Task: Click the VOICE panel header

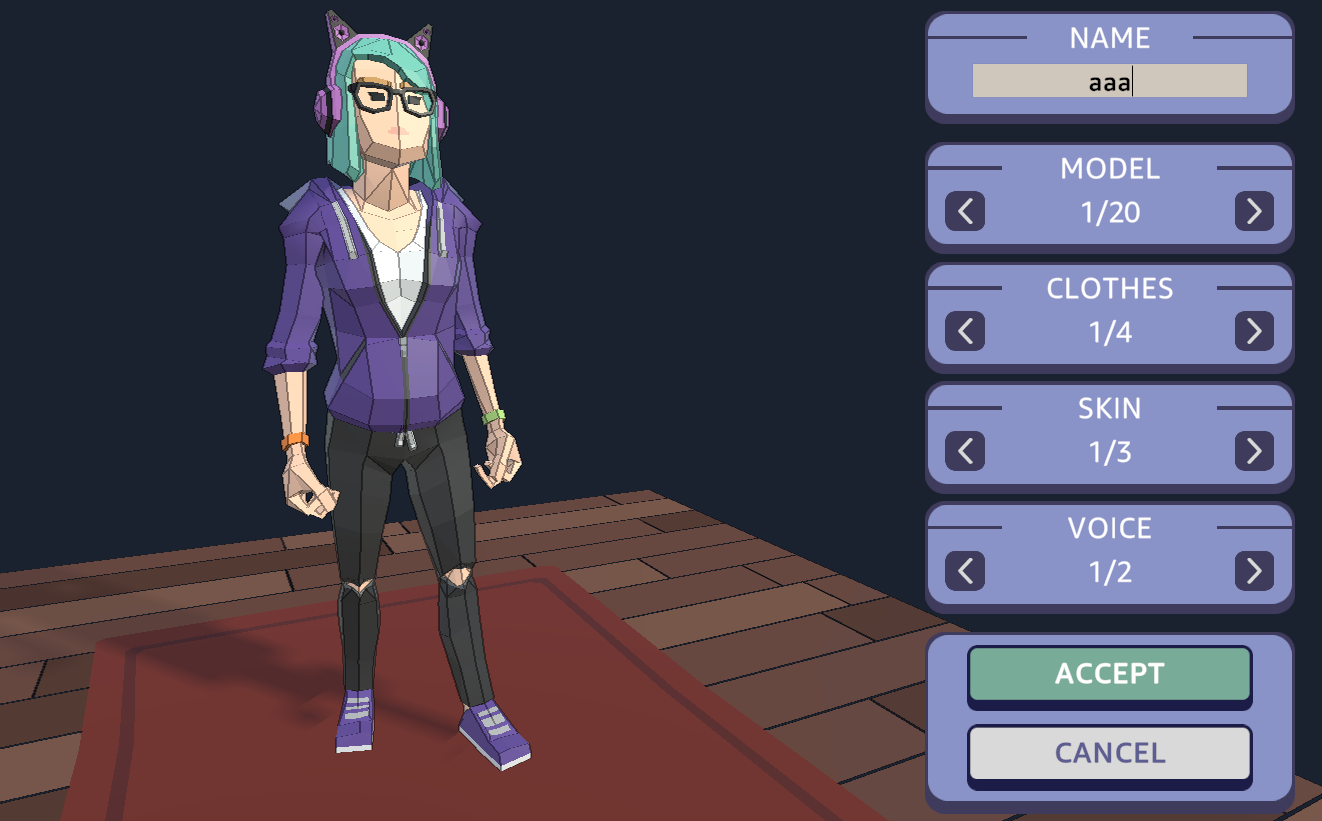Action: tap(1110, 529)
